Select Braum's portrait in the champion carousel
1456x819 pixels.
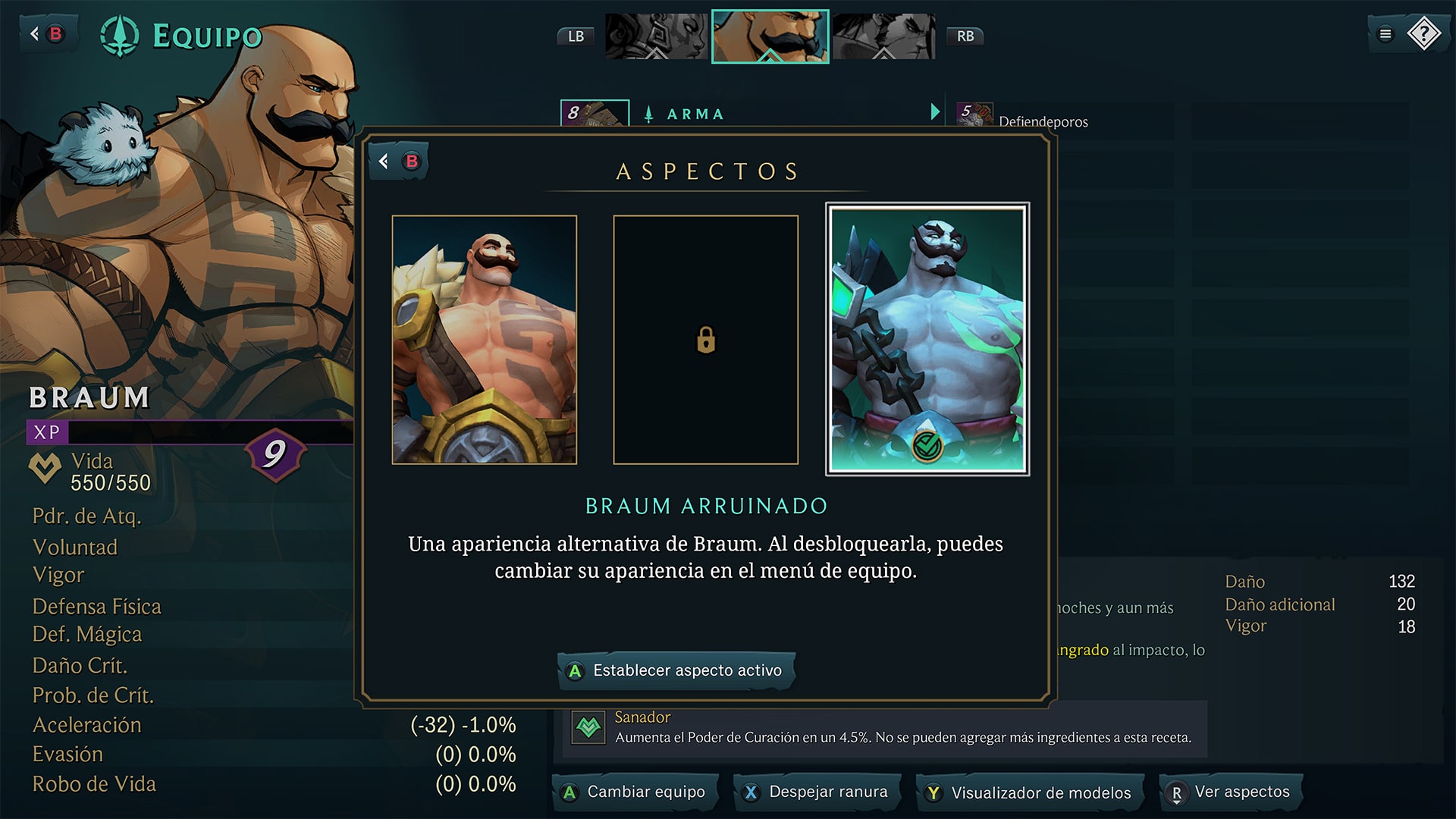(770, 35)
